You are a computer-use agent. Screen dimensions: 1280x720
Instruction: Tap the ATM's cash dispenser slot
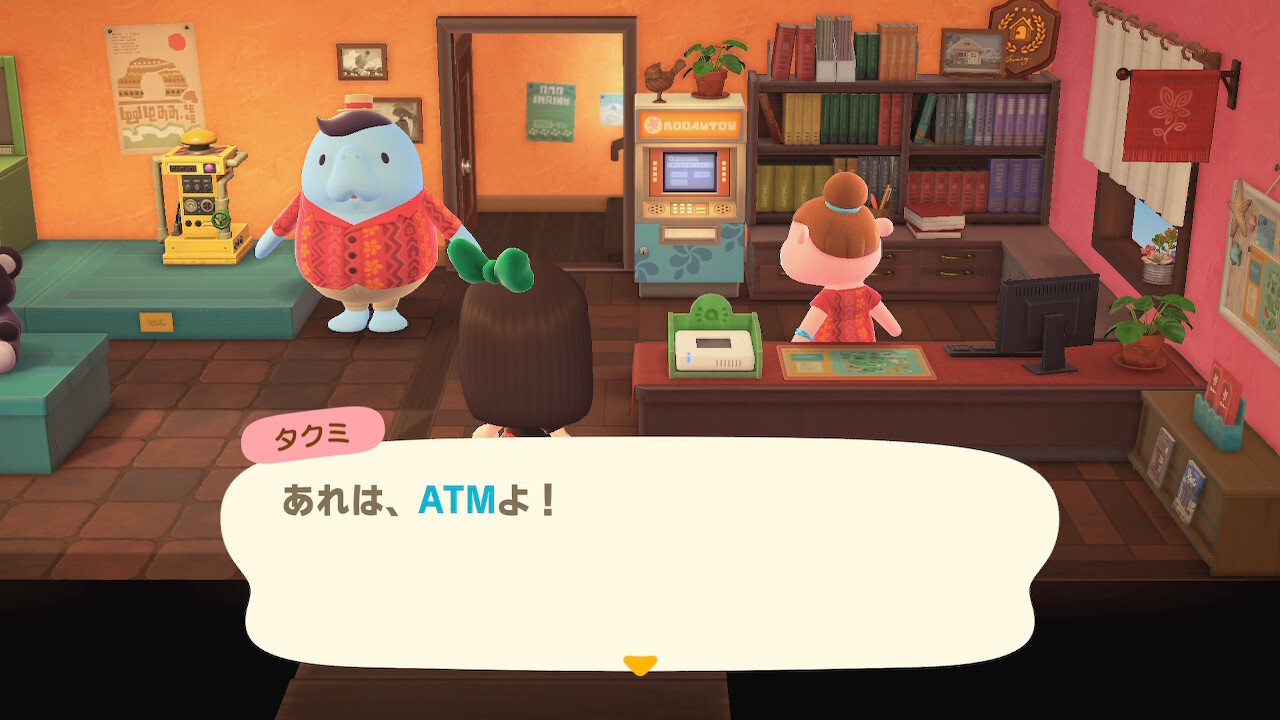tap(690, 233)
